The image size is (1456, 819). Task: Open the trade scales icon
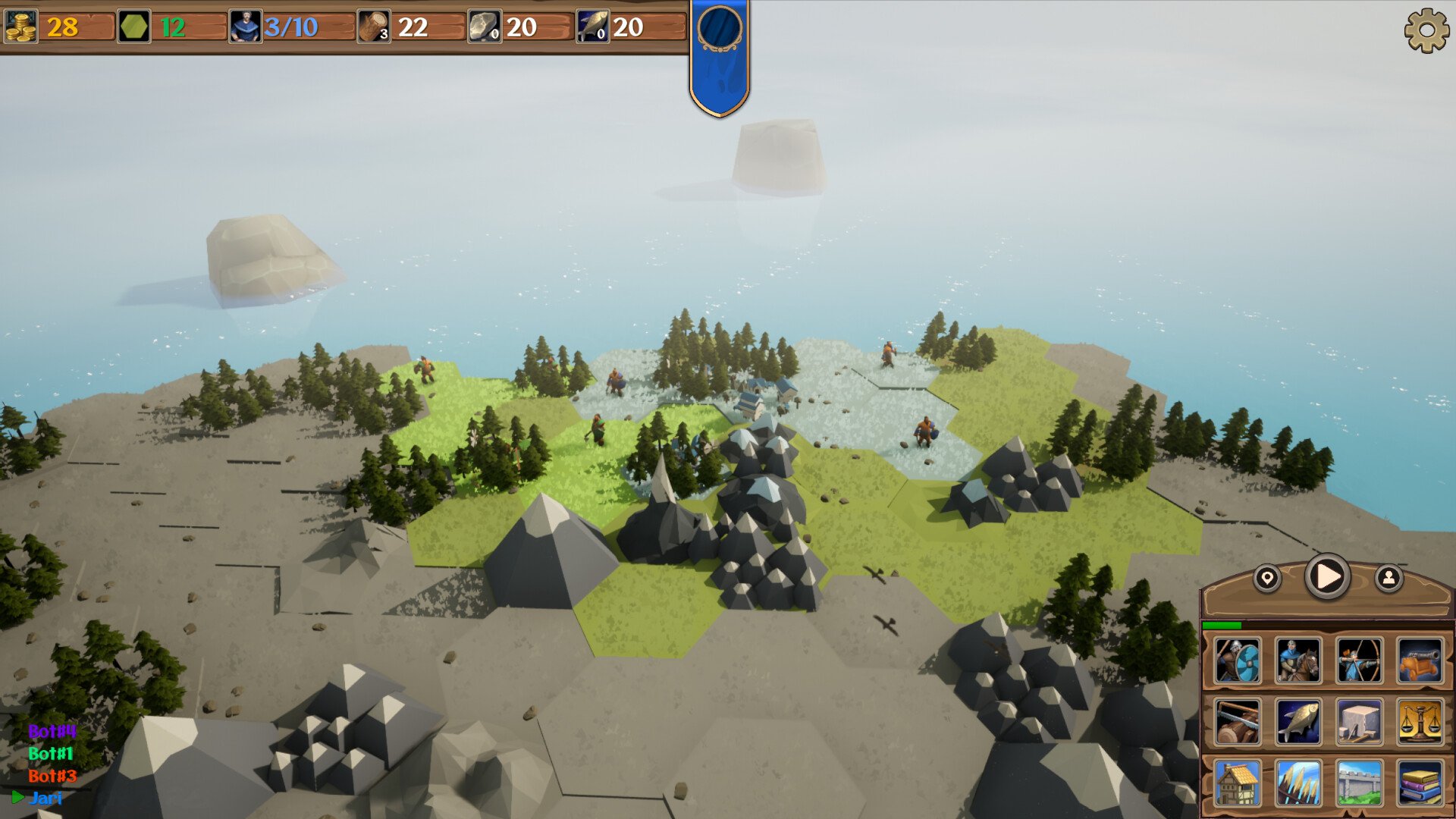point(1420,721)
